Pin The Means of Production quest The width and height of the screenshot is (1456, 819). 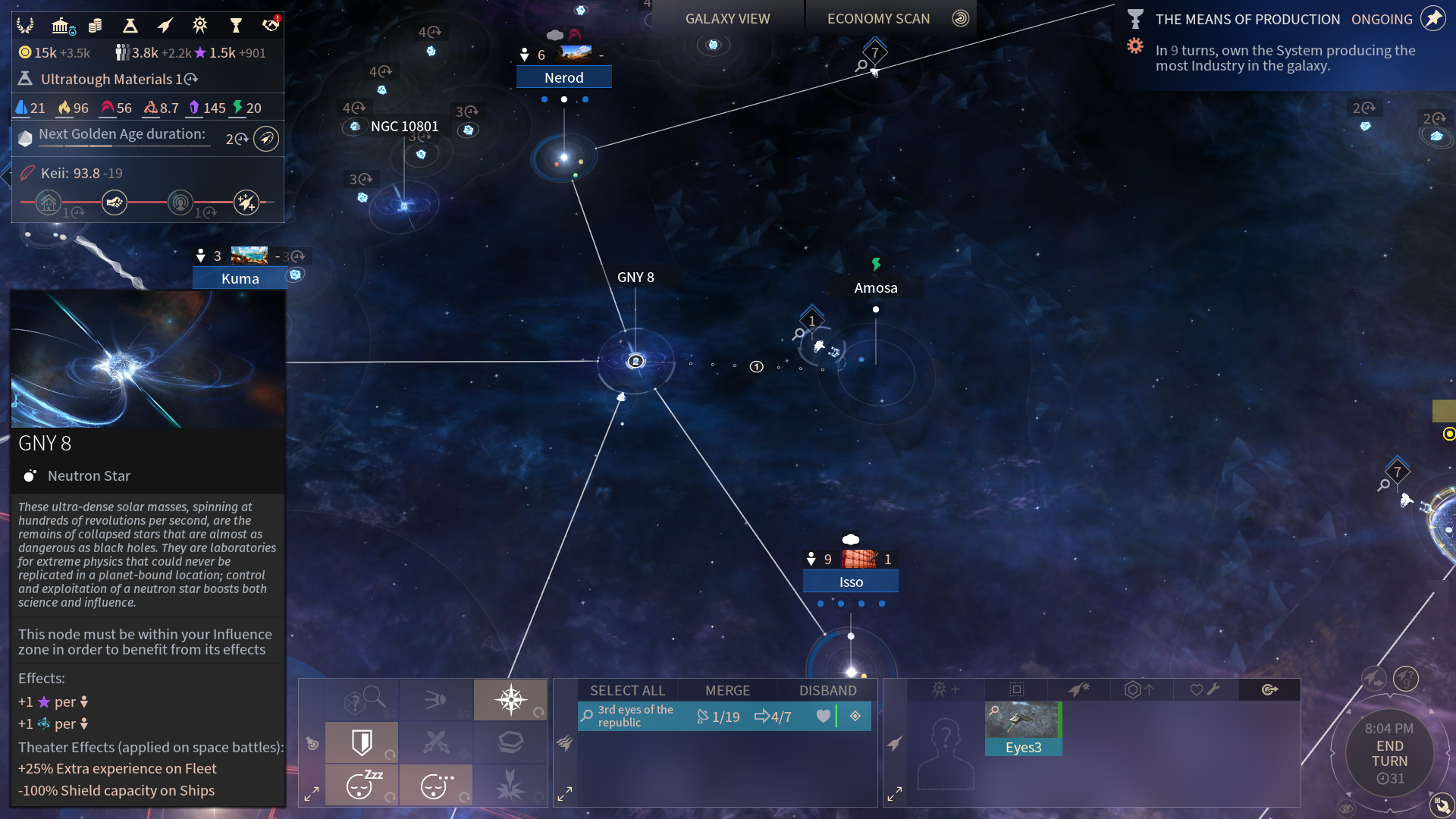point(1432,19)
